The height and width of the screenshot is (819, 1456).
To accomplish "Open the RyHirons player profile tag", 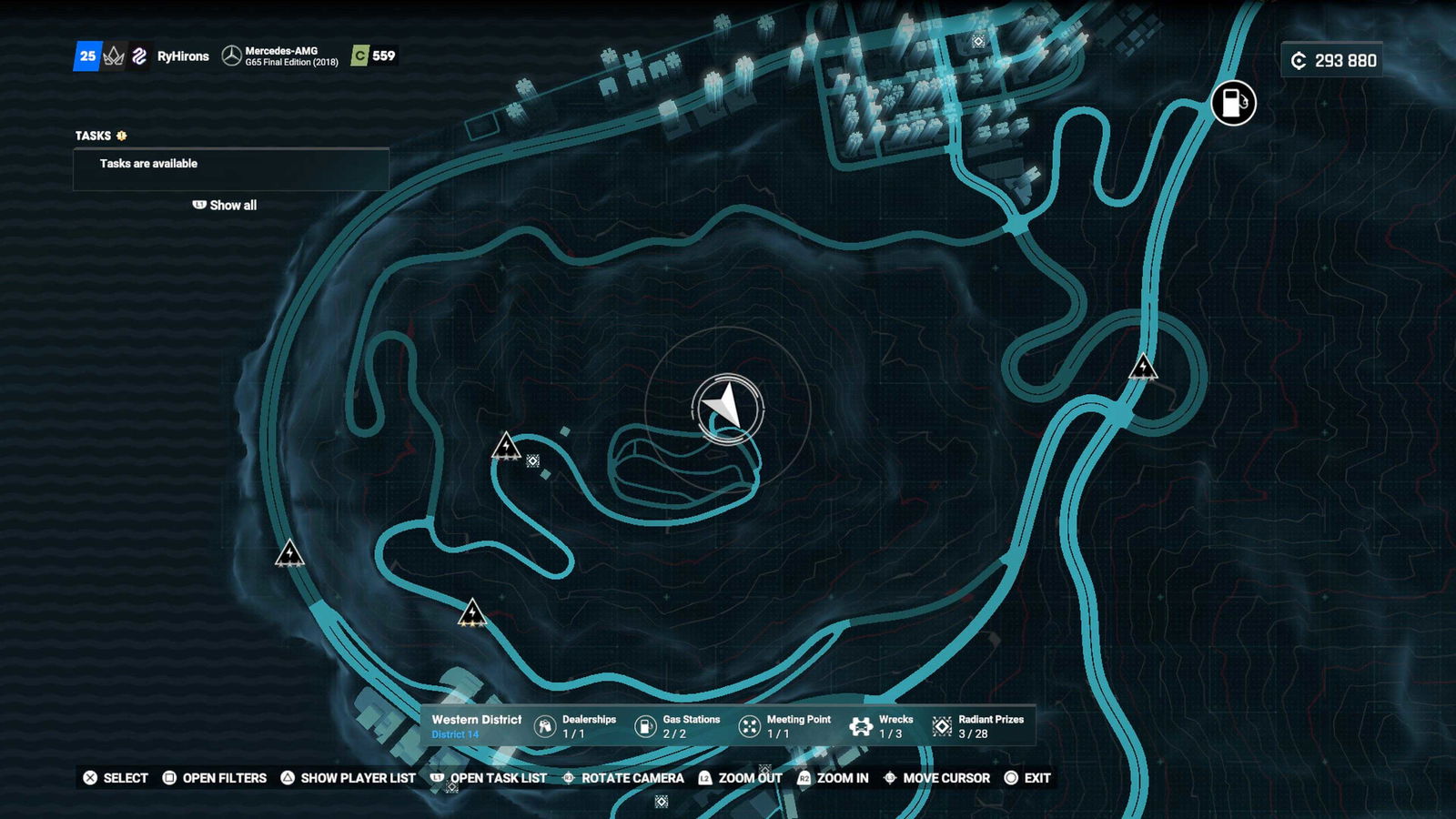I will [183, 56].
